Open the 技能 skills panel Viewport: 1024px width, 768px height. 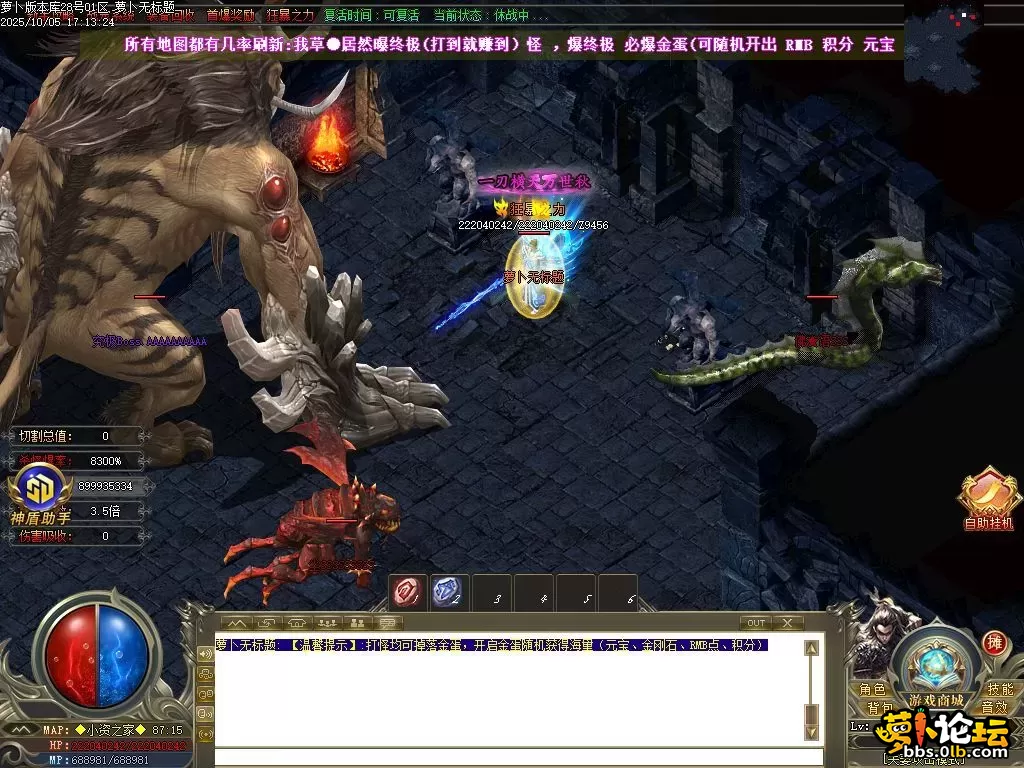[999, 689]
